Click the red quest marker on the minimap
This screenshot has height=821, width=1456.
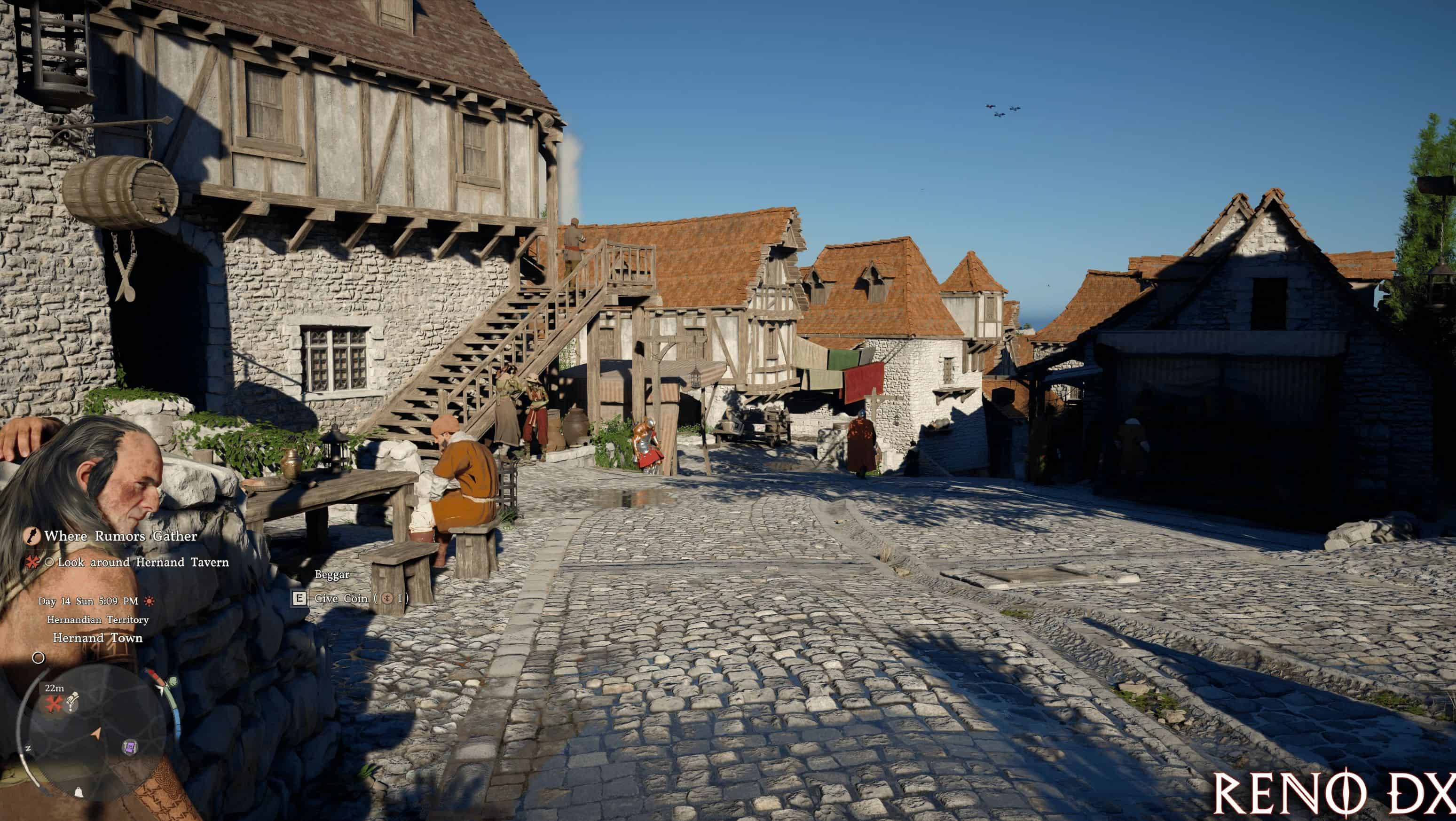tap(54, 704)
